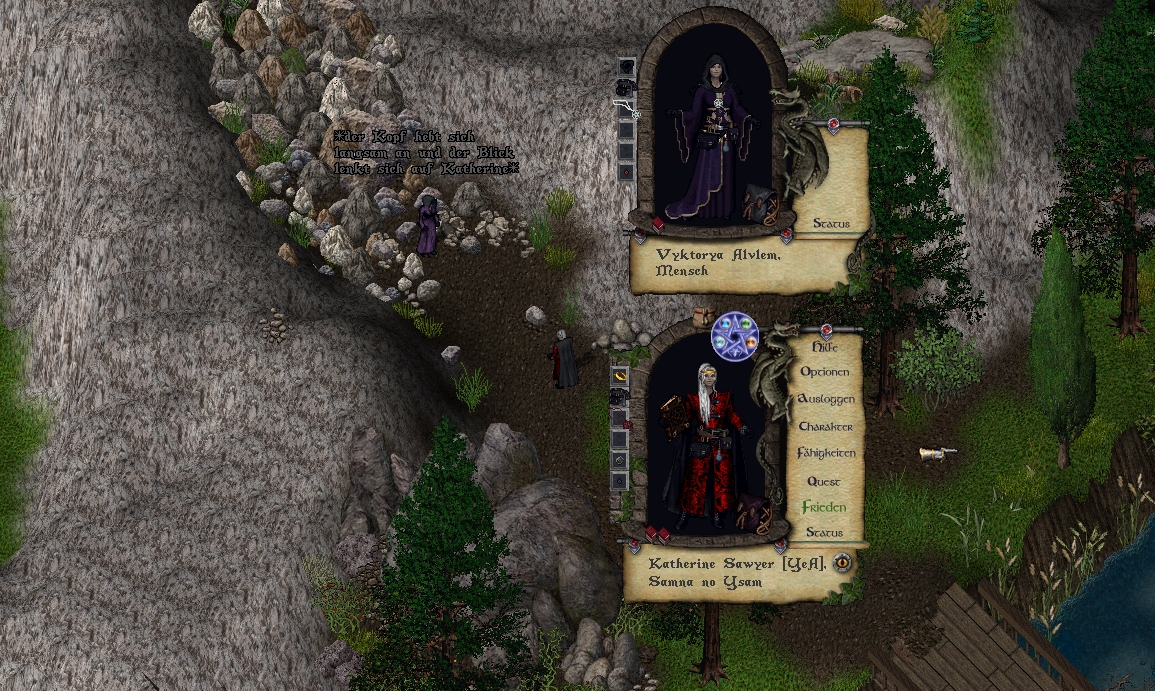Viewport: 1155px width, 691px height.
Task: Open the two red books below Katherine
Action: pos(657,535)
